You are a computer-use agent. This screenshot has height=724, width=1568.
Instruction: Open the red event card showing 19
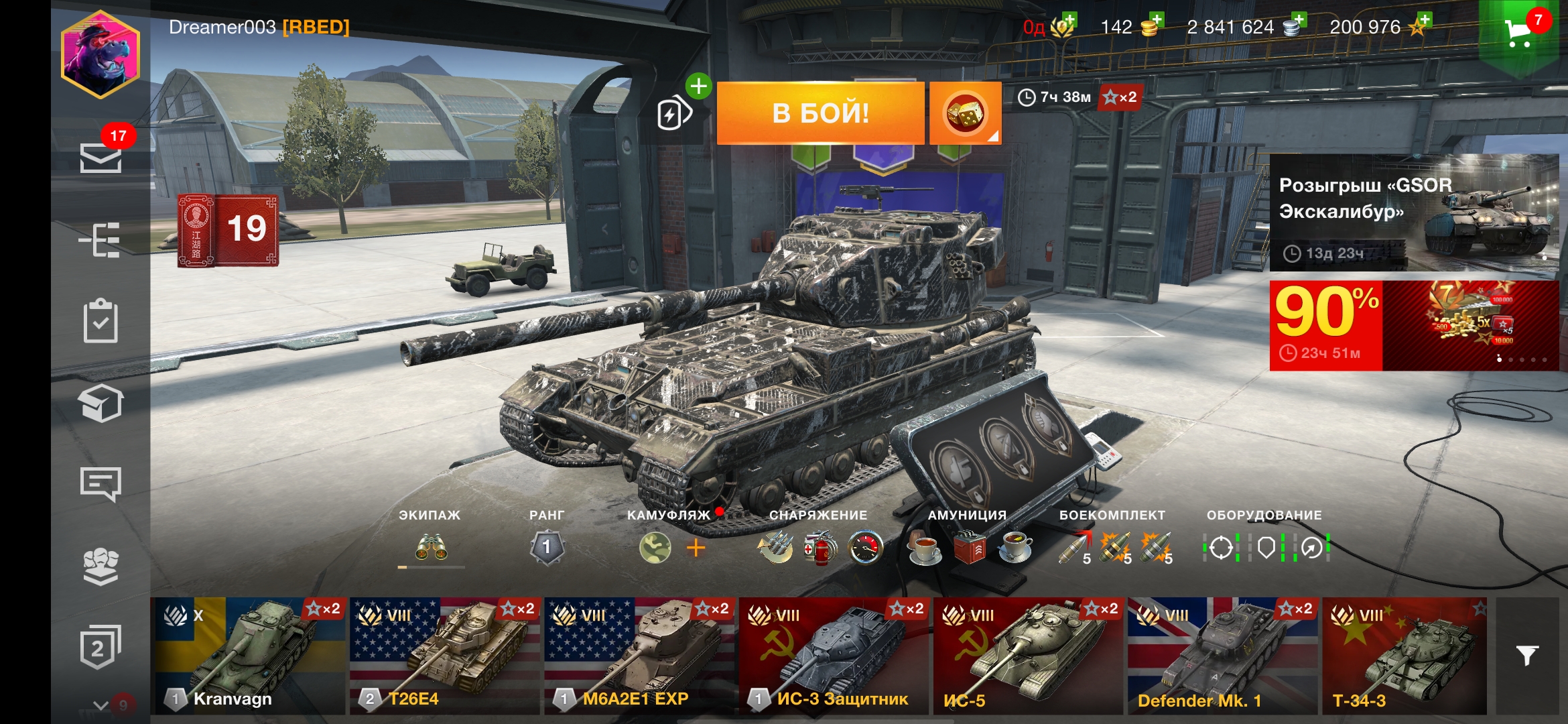(x=228, y=231)
